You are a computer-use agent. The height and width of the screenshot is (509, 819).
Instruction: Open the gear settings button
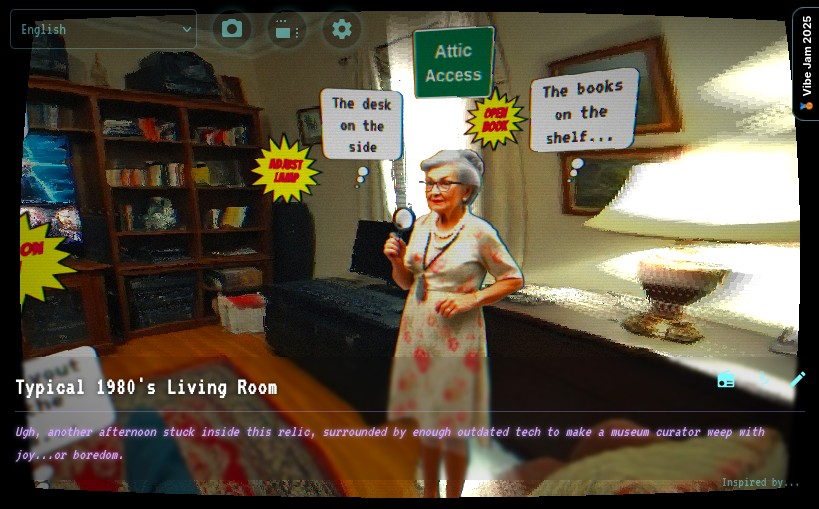342,29
